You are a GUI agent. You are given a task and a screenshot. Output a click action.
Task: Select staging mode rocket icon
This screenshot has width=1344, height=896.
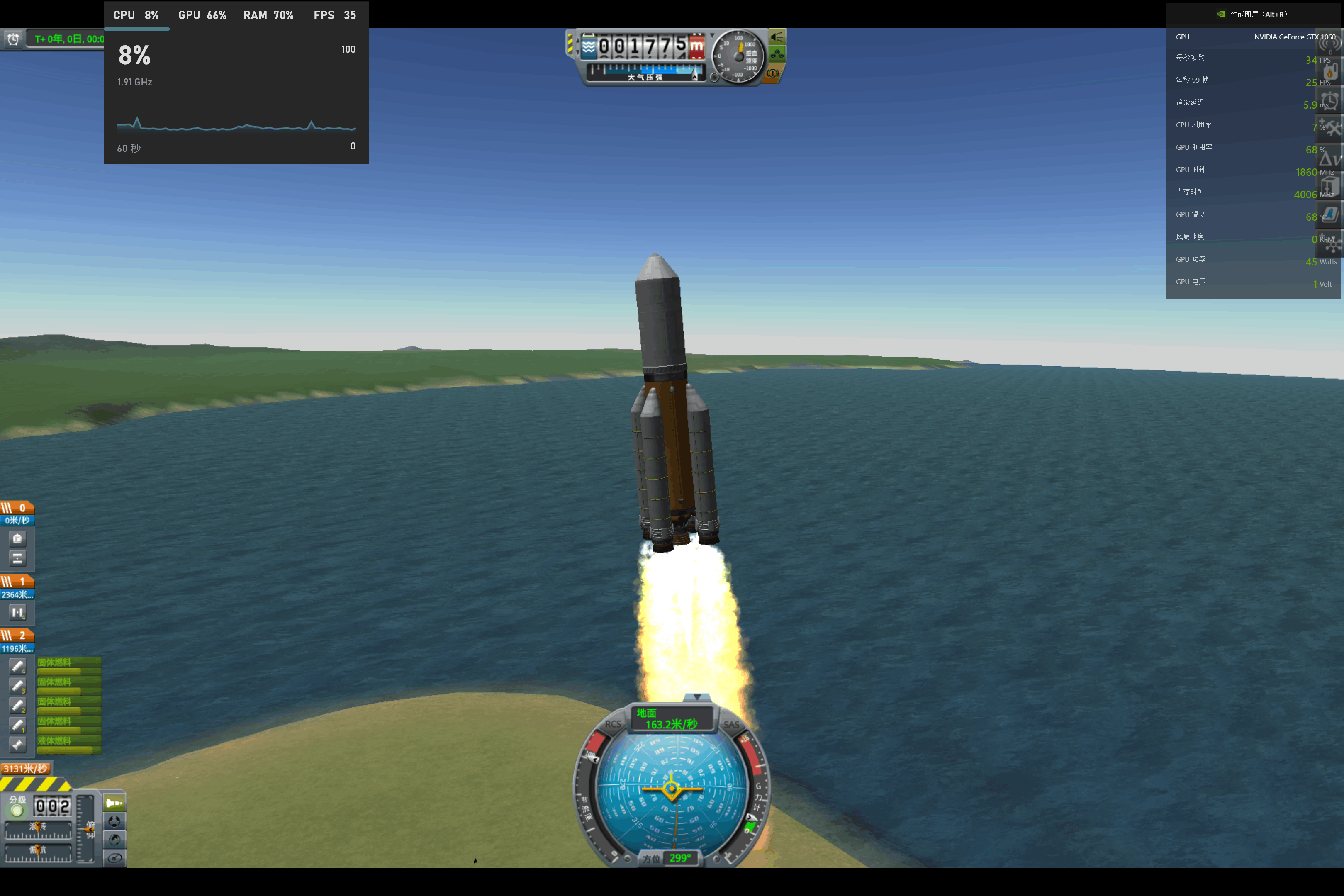coord(114,803)
